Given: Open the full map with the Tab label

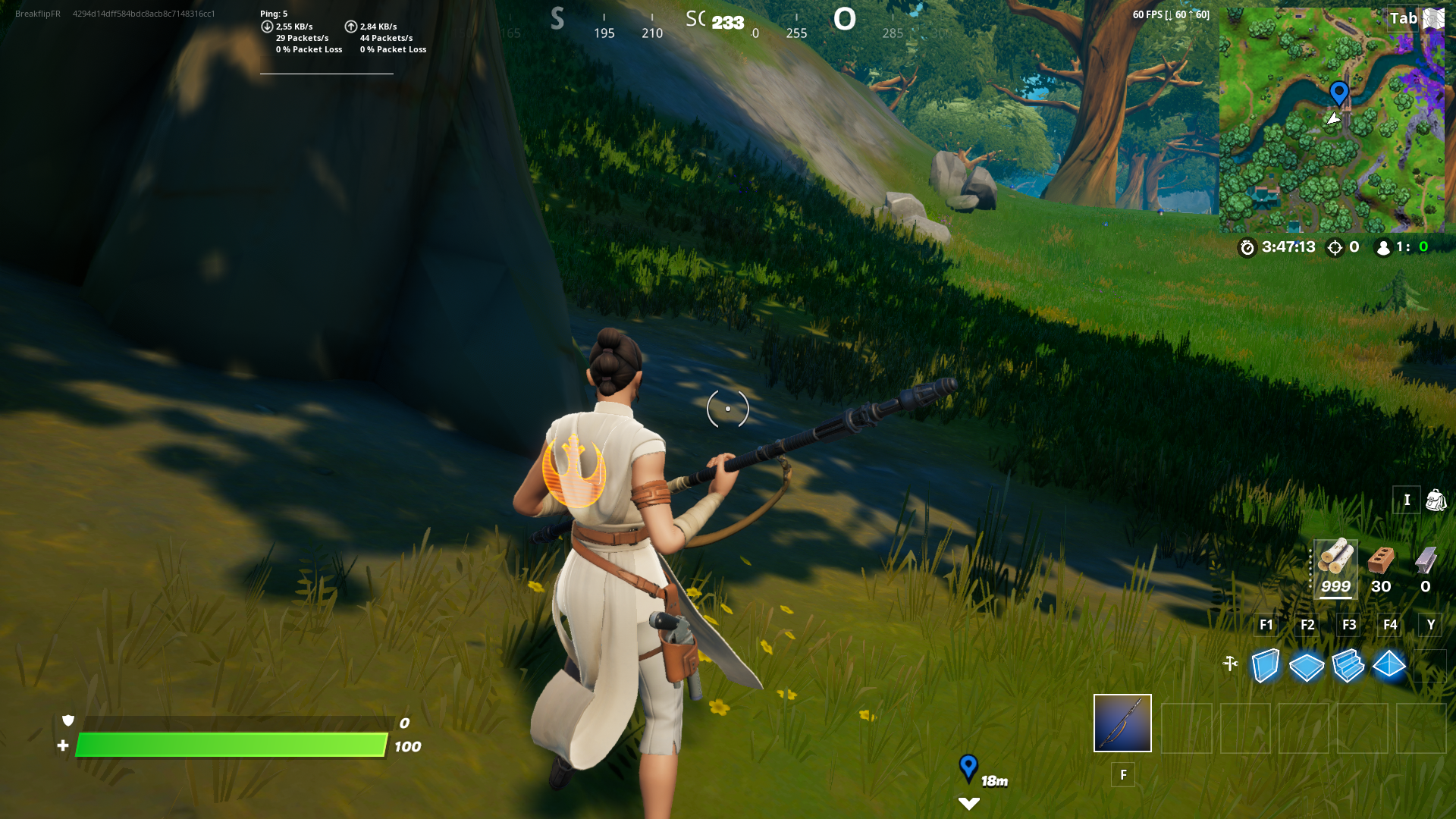Looking at the screenshot, I should coord(1406,18).
